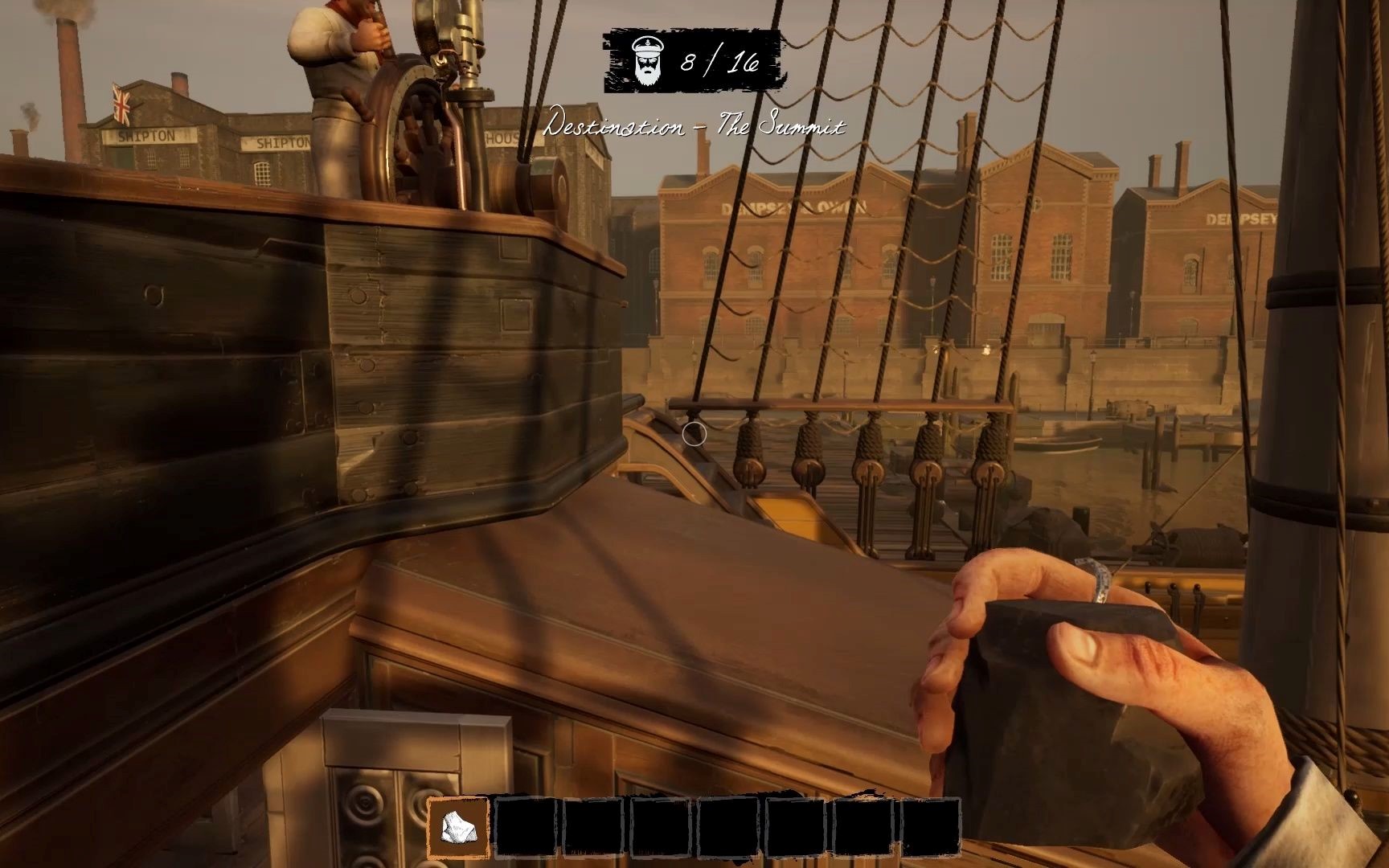Image resolution: width=1389 pixels, height=868 pixels.
Task: Click the bearded captain objective icon
Action: [x=646, y=61]
